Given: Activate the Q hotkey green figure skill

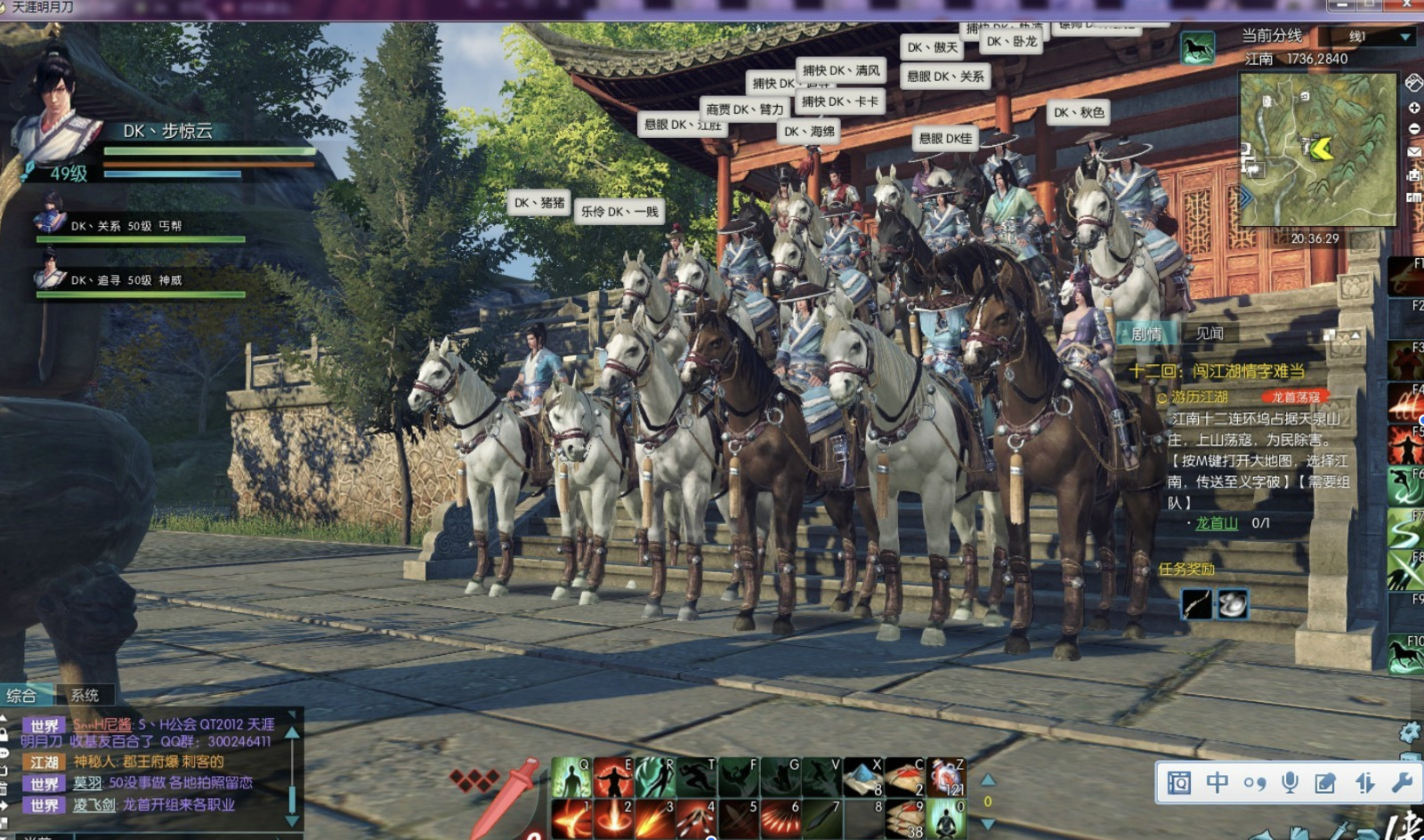Looking at the screenshot, I should click(570, 778).
